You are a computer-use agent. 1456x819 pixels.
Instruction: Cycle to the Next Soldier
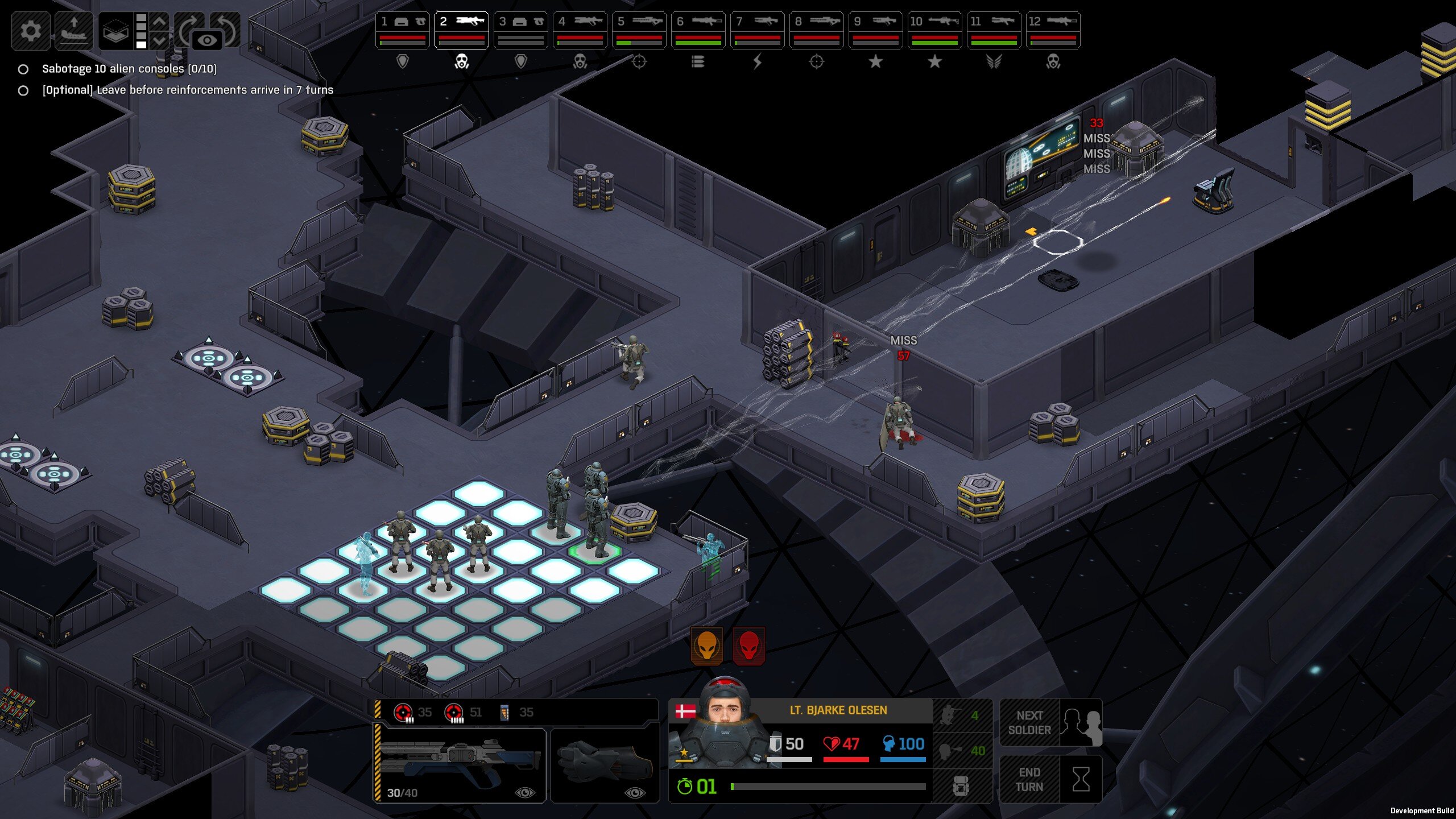pyautogui.click(x=1051, y=723)
